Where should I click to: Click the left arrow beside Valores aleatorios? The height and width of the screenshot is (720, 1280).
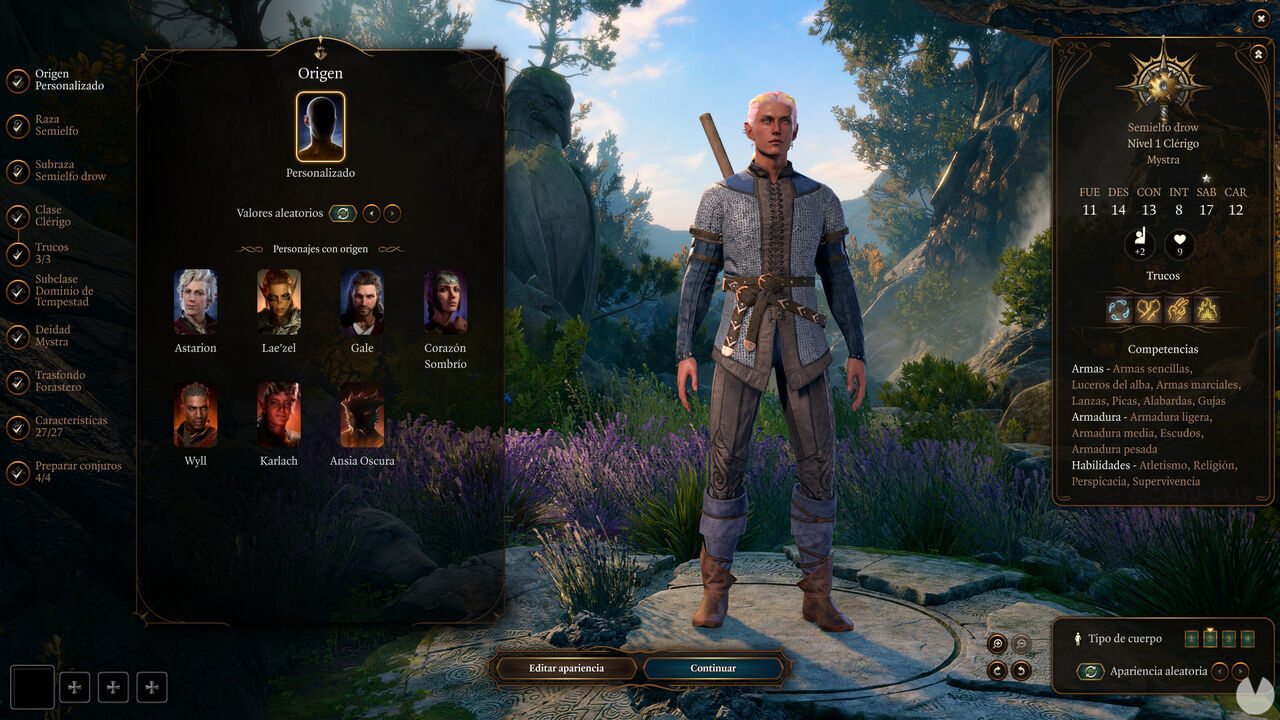click(x=371, y=213)
